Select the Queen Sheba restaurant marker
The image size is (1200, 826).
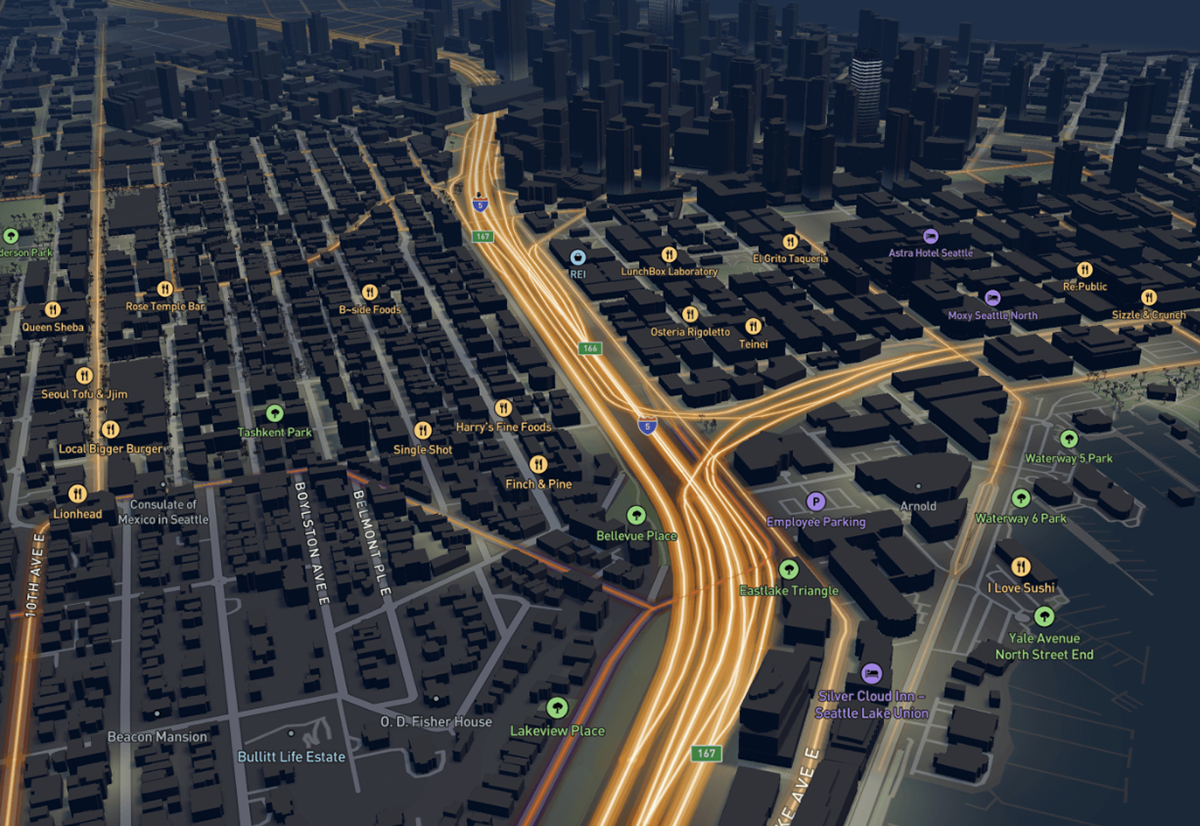[x=54, y=309]
